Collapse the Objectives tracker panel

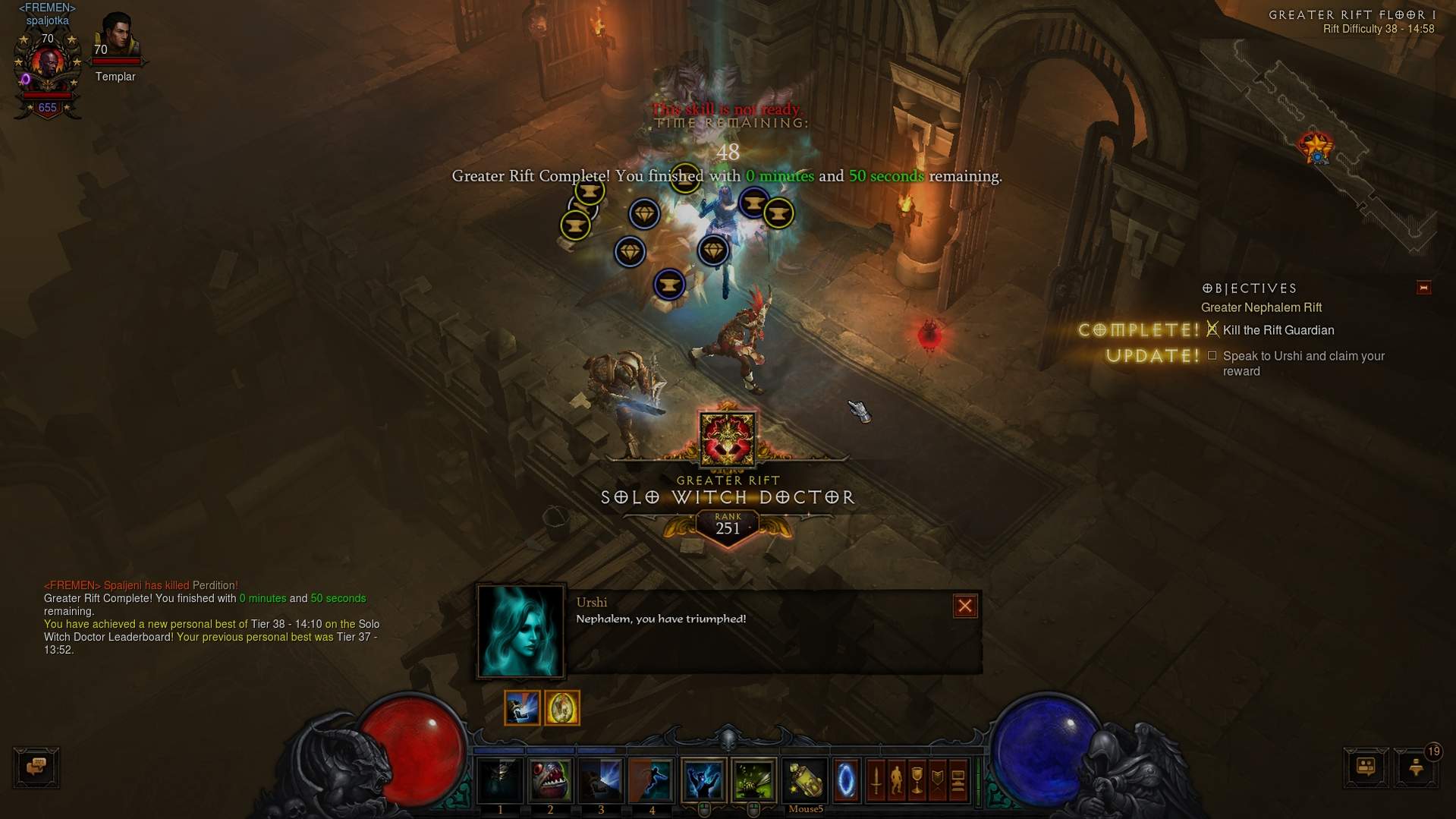pos(1423,288)
